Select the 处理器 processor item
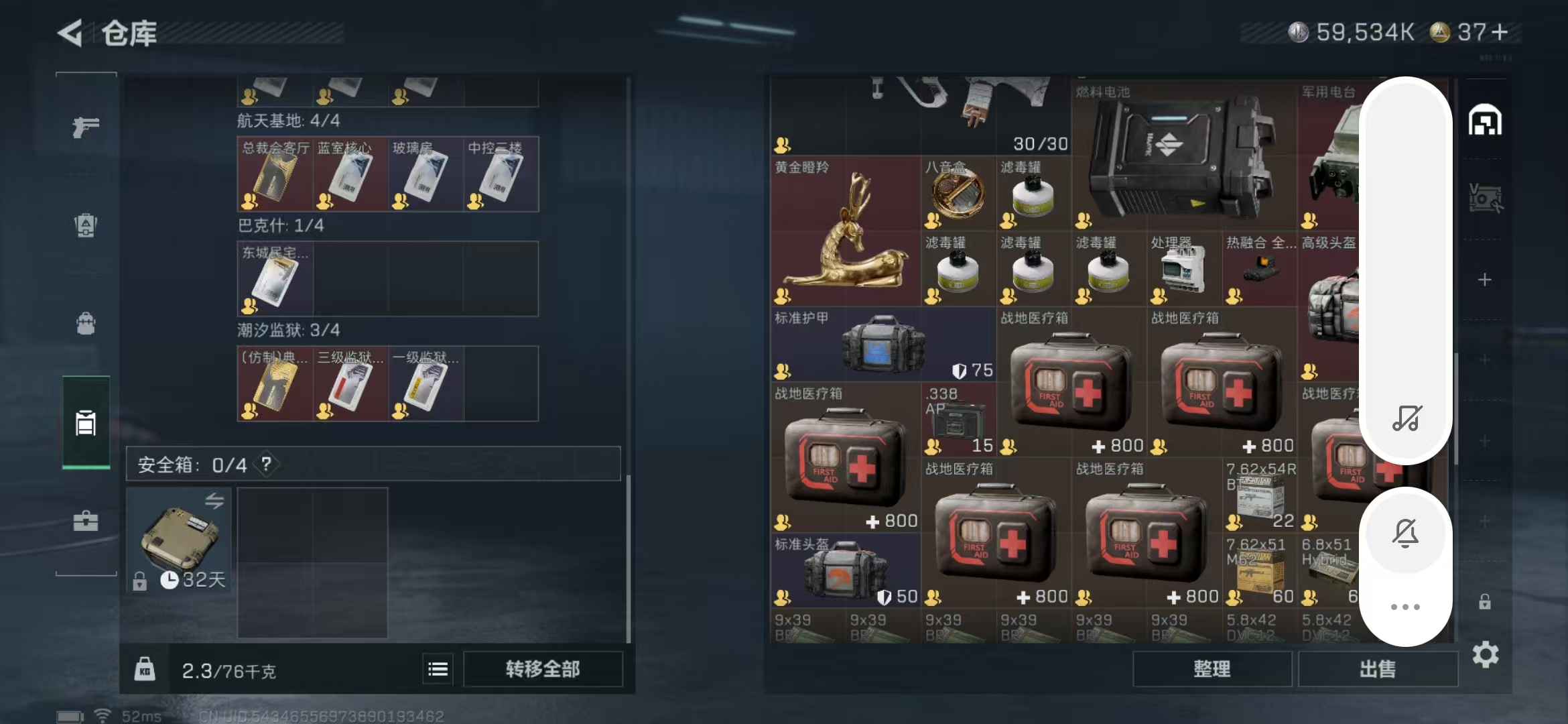Image resolution: width=1568 pixels, height=724 pixels. [1184, 269]
